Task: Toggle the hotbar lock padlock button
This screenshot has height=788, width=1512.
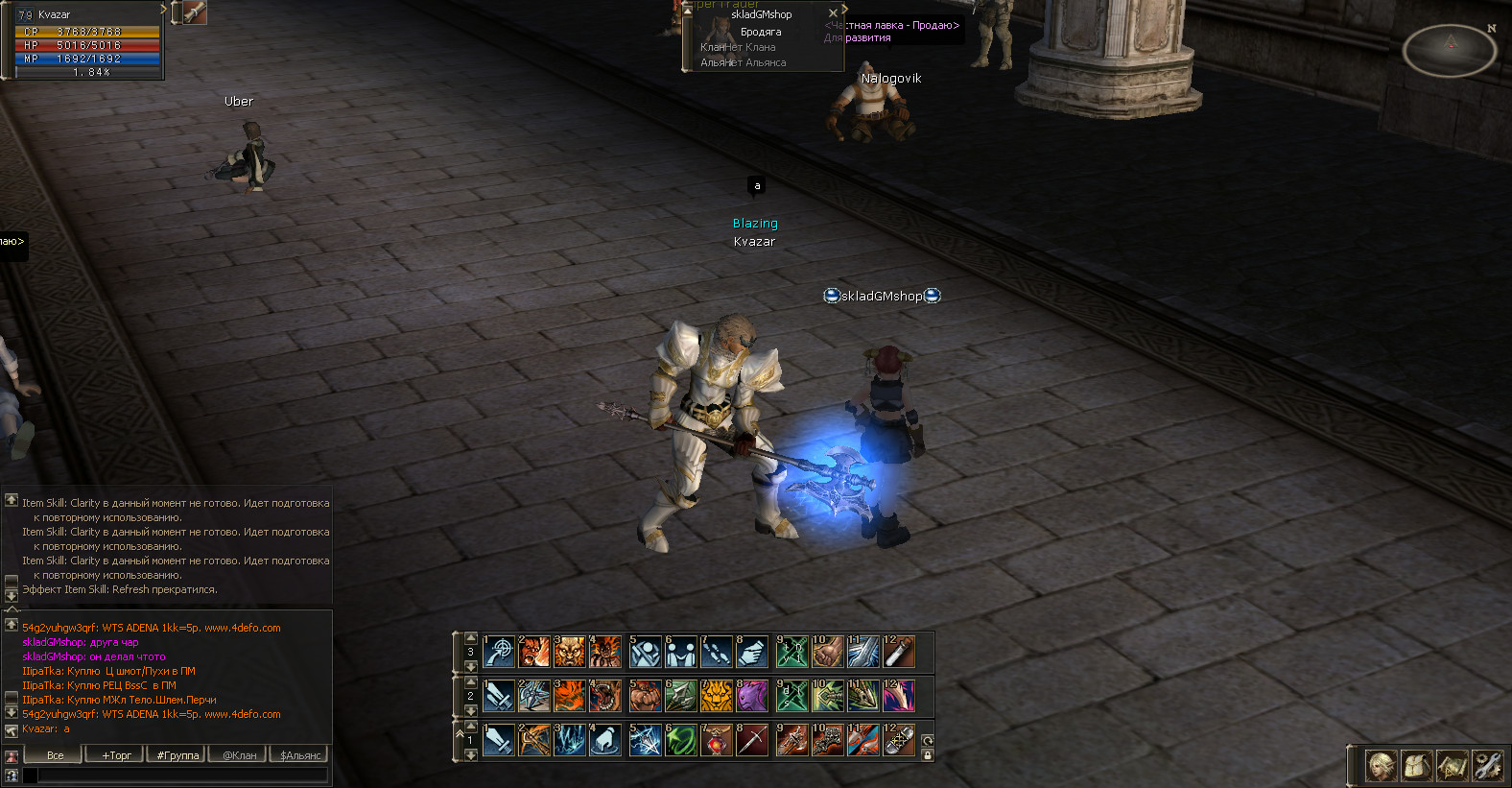Action: click(x=928, y=755)
